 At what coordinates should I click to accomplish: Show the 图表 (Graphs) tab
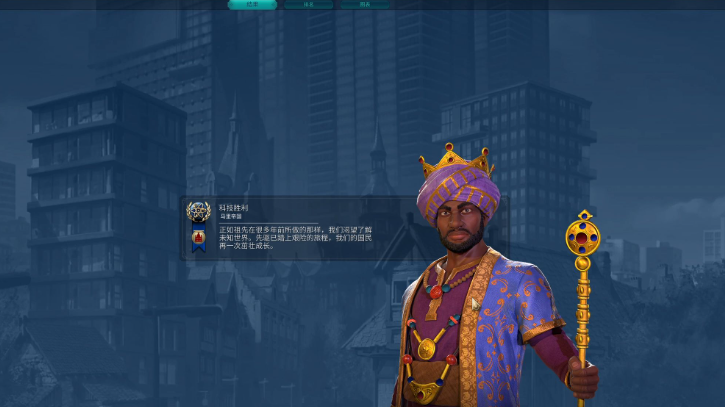[x=364, y=4]
